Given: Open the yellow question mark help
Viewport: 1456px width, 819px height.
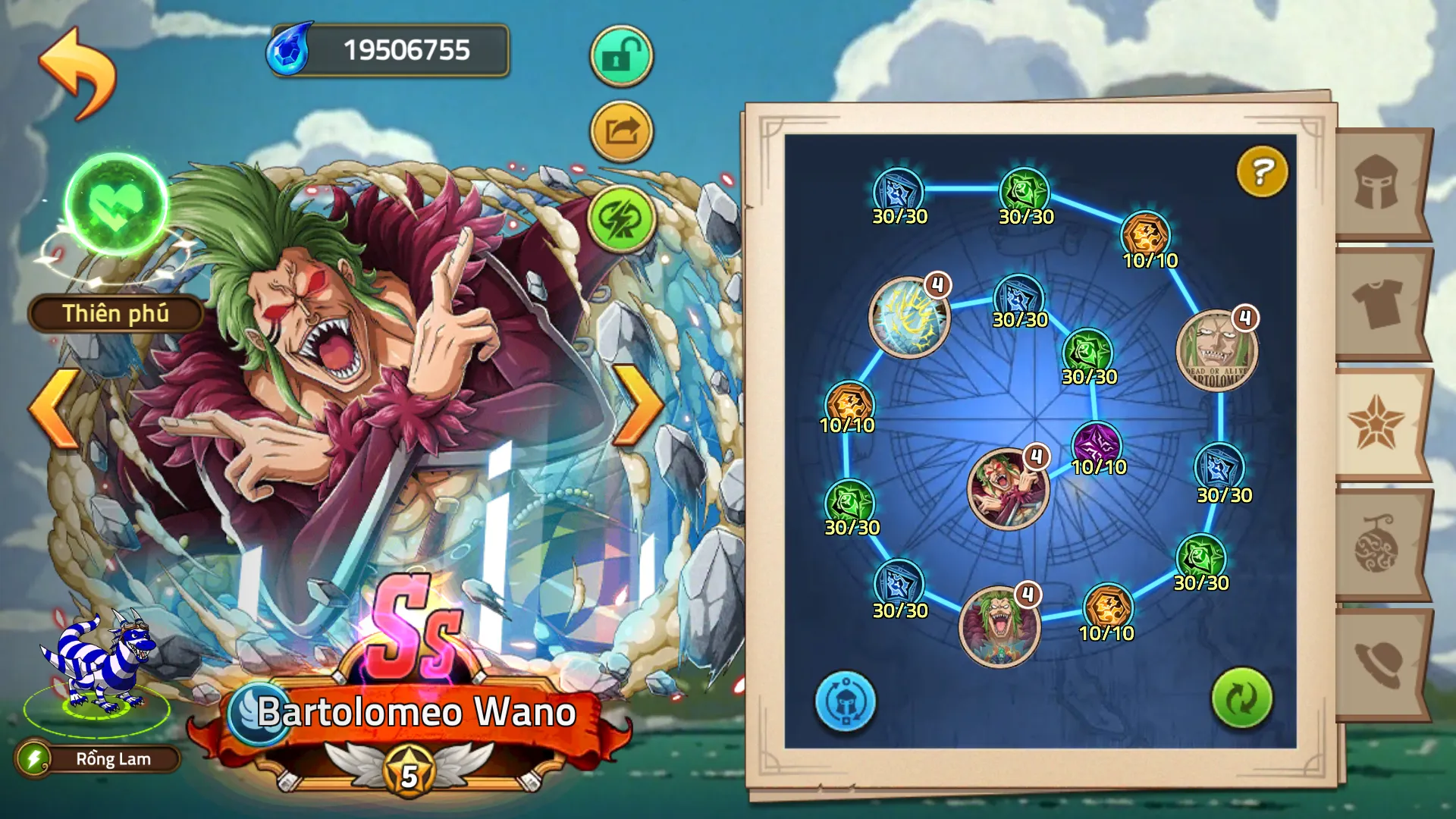Looking at the screenshot, I should (1261, 172).
